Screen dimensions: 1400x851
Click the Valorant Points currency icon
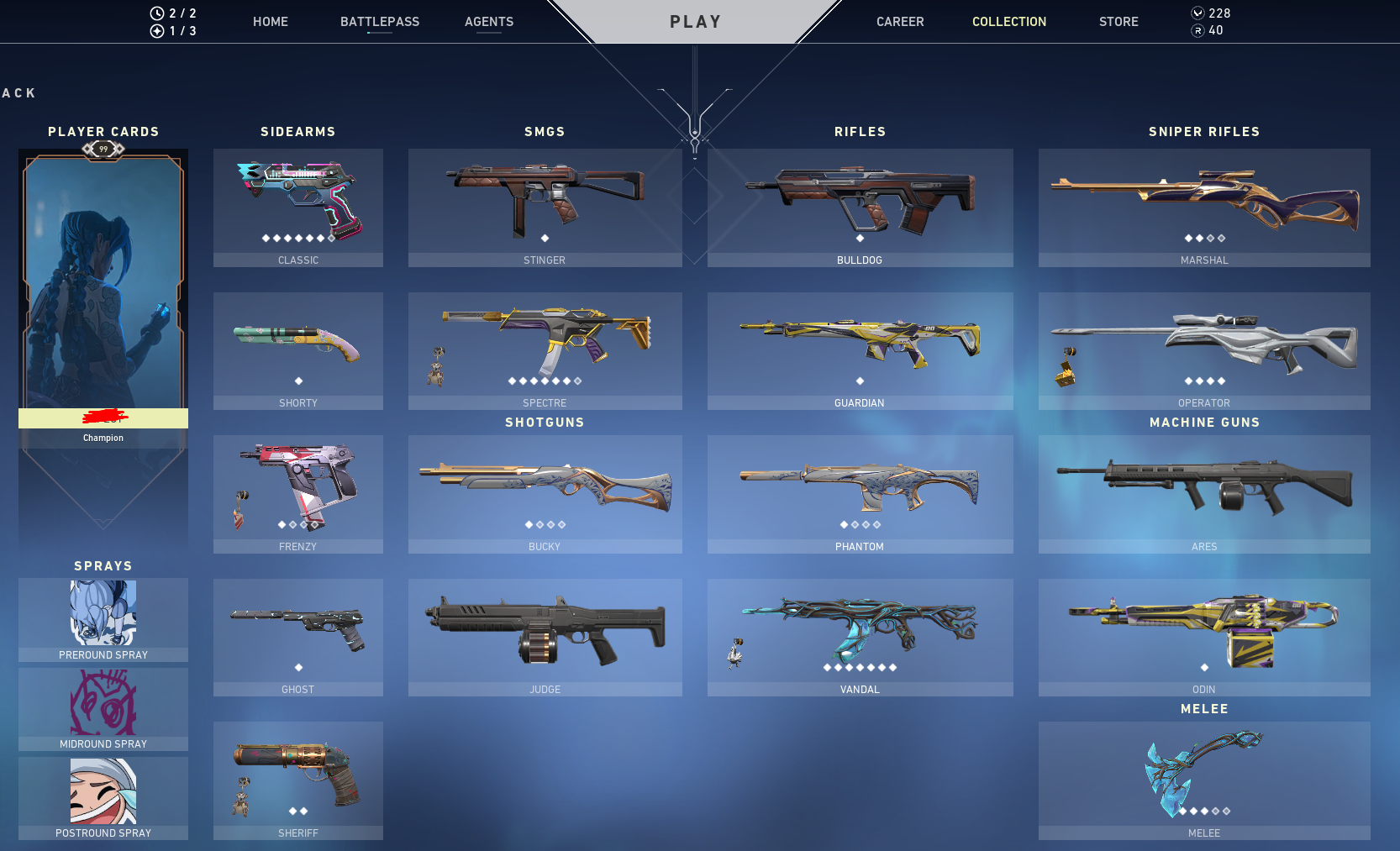pyautogui.click(x=1197, y=13)
